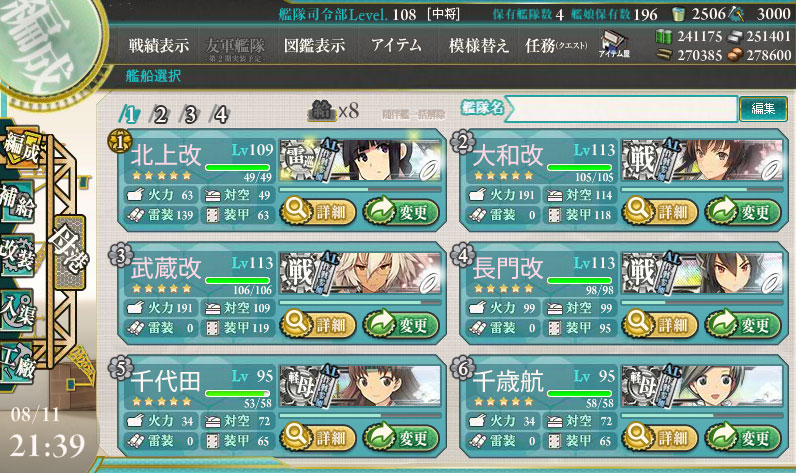The height and width of the screenshot is (473, 796).
Task: Change ship 大和改 with 変更 button
Action: tap(742, 211)
